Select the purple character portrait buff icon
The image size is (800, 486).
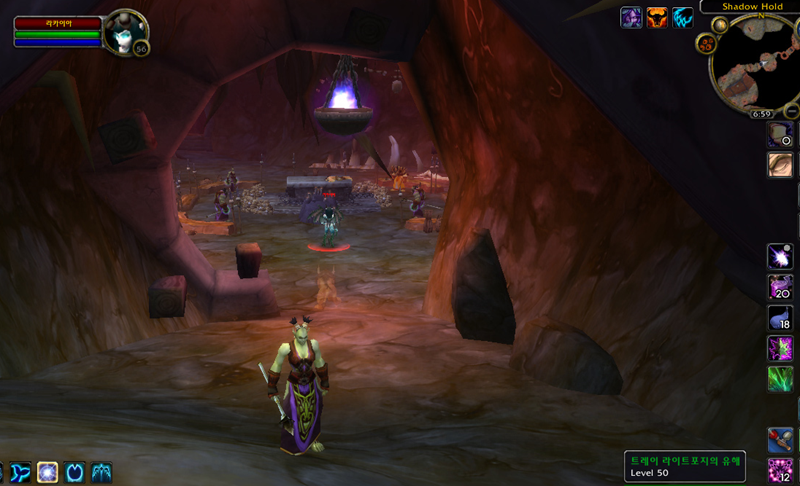631,17
